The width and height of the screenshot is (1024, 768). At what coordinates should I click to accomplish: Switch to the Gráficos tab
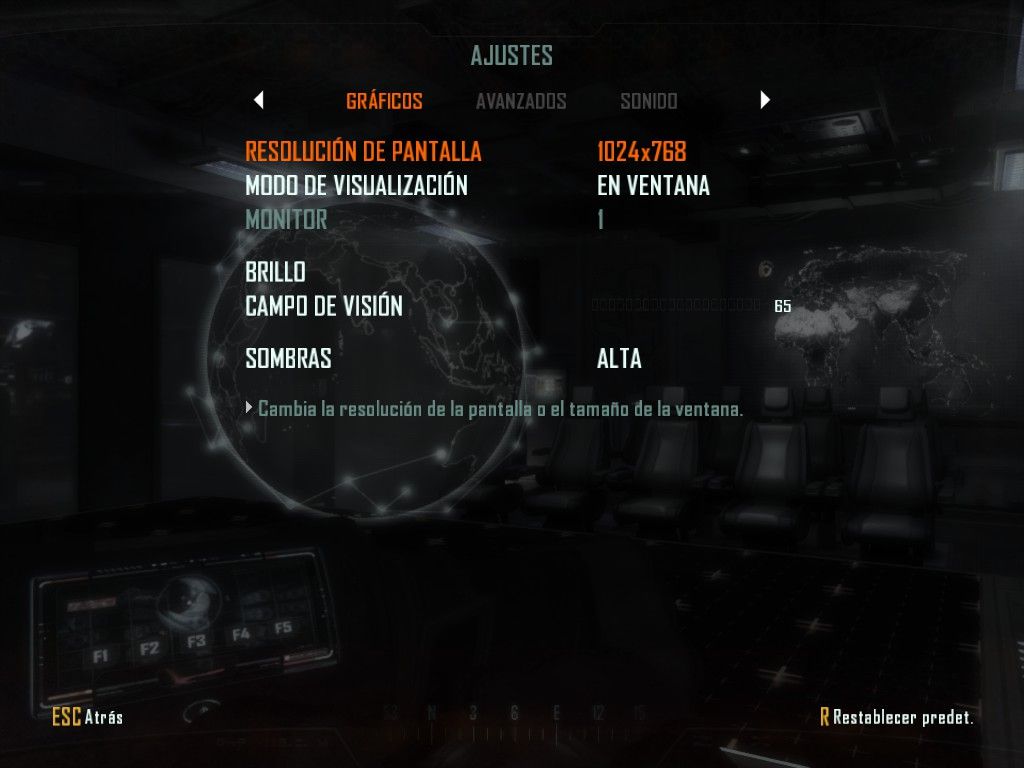(x=384, y=101)
